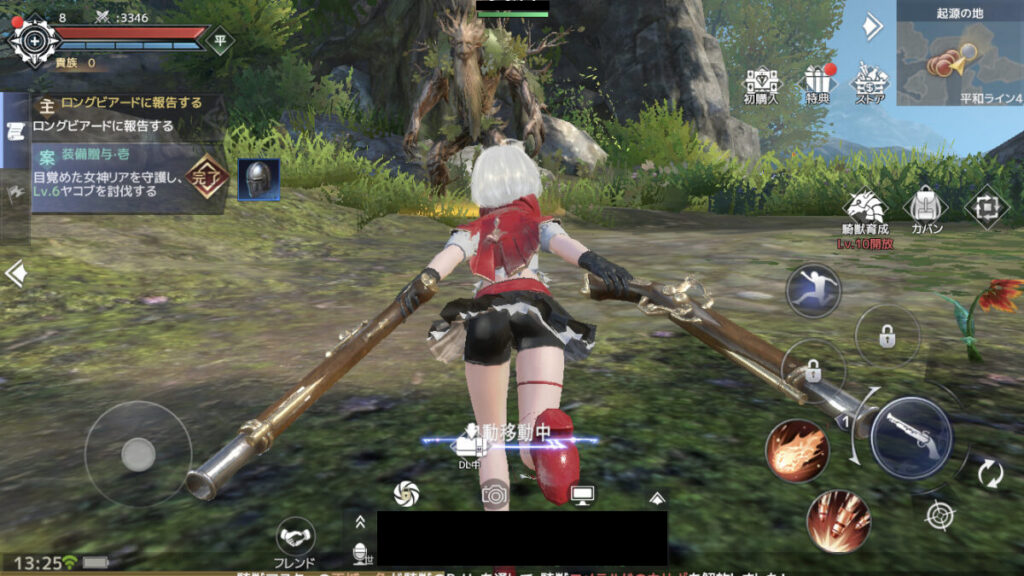Viewport: 1024px width, 576px height.
Task: Open the カバン bag inventory
Action: [925, 210]
